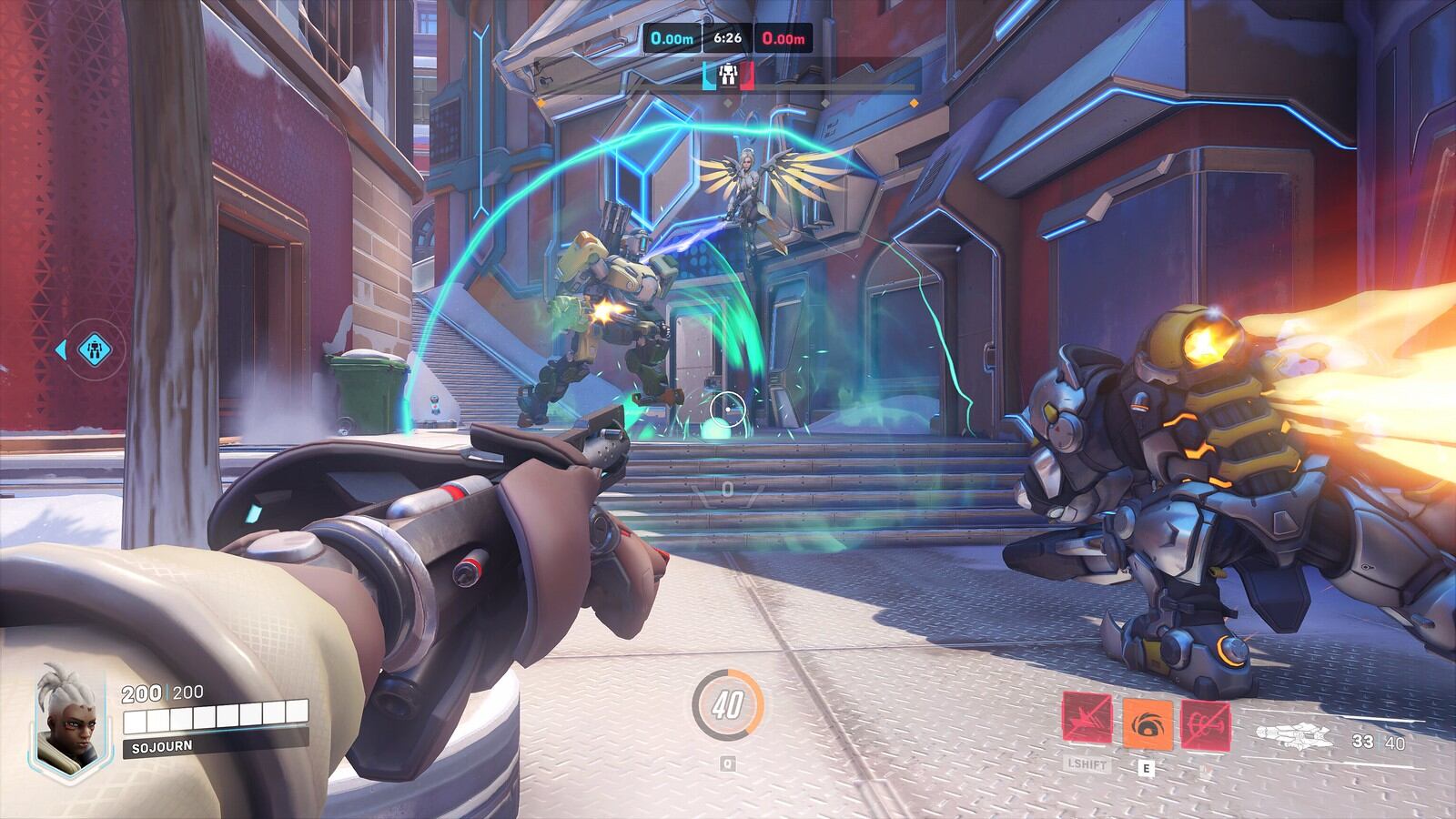1456x819 pixels.
Task: Click the red team's 0.00m distance panel
Action: (x=784, y=38)
